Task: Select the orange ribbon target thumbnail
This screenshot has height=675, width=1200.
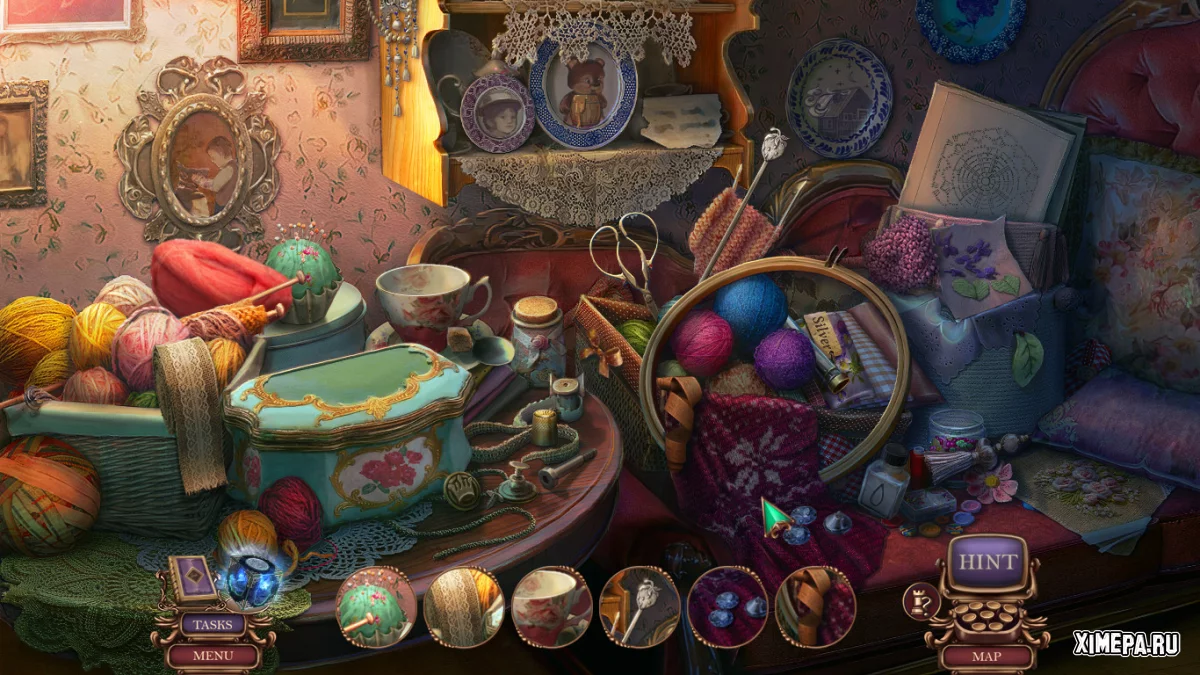Action: coord(815,607)
